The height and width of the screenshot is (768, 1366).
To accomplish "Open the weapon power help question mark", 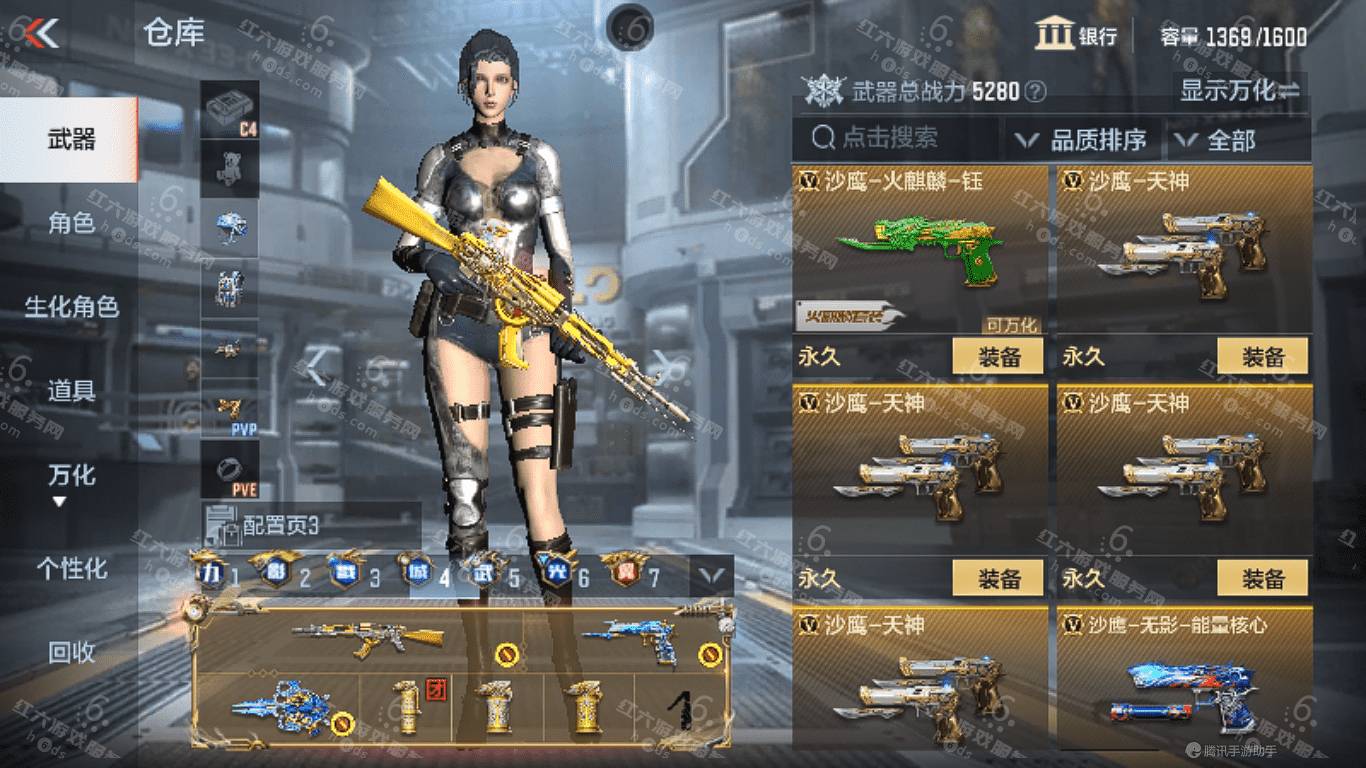I will pyautogui.click(x=1036, y=93).
